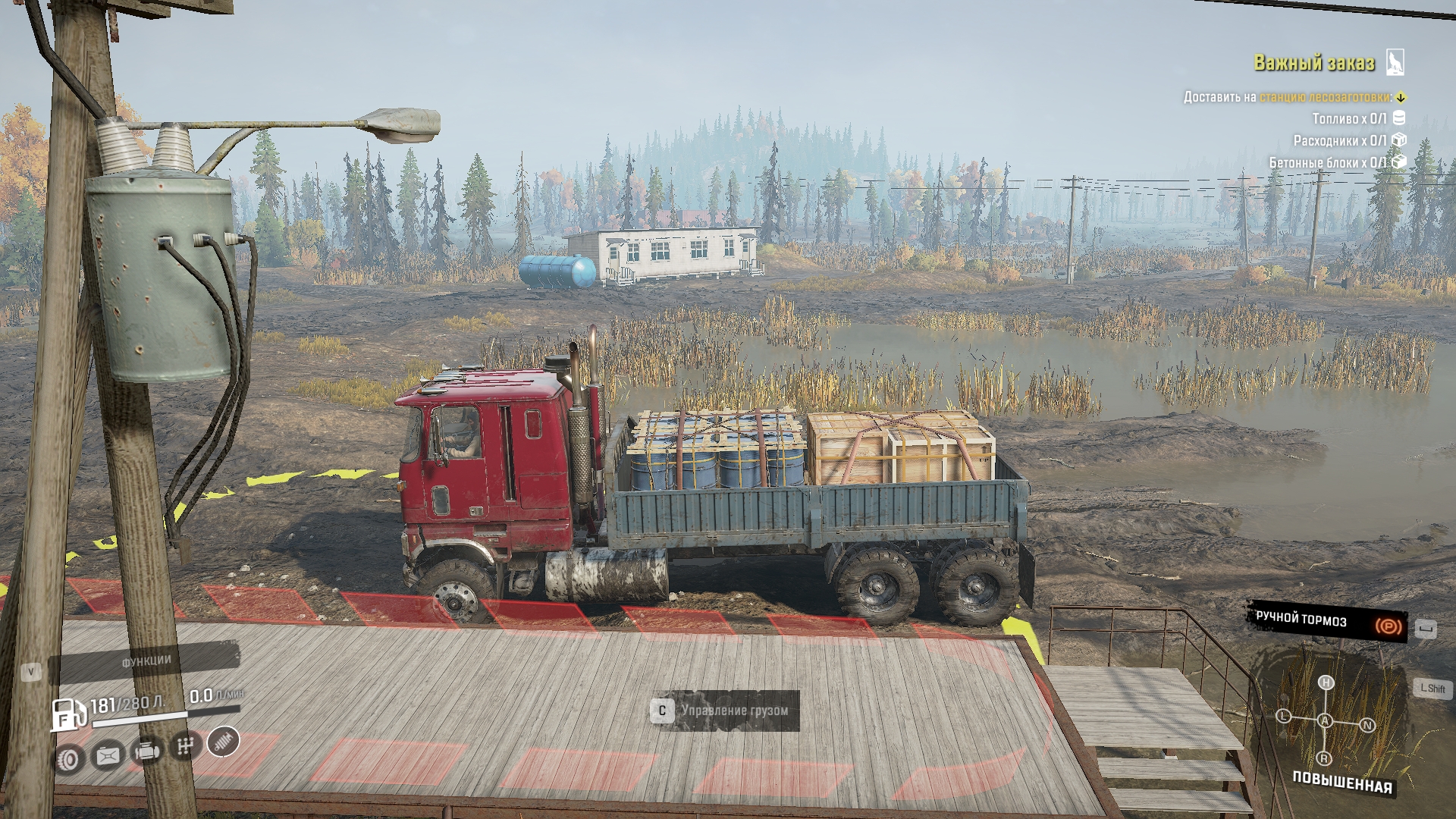
Task: Select the engine status icon
Action: coord(146,752)
